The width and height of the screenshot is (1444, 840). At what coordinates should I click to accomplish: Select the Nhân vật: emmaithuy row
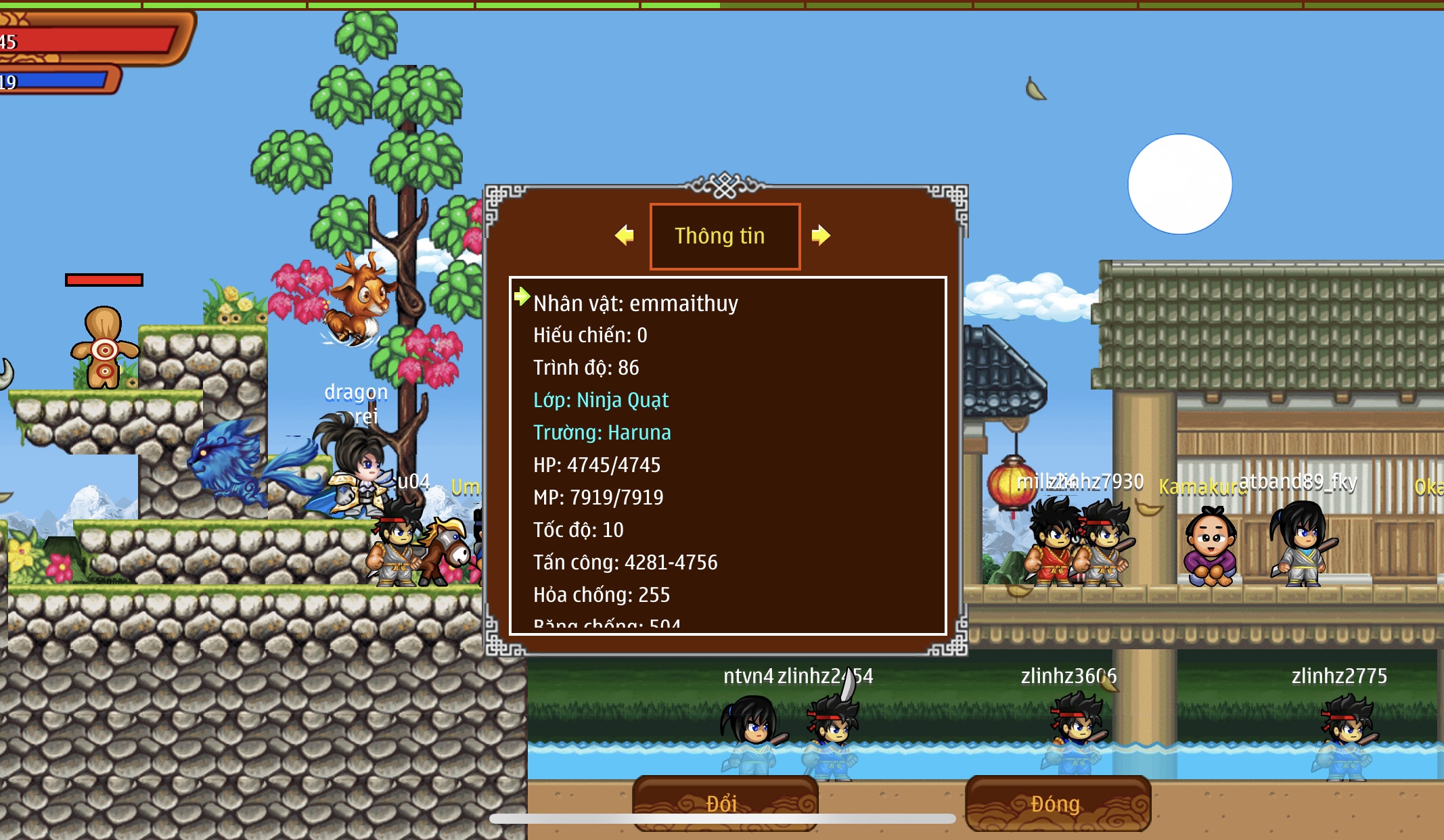point(635,304)
